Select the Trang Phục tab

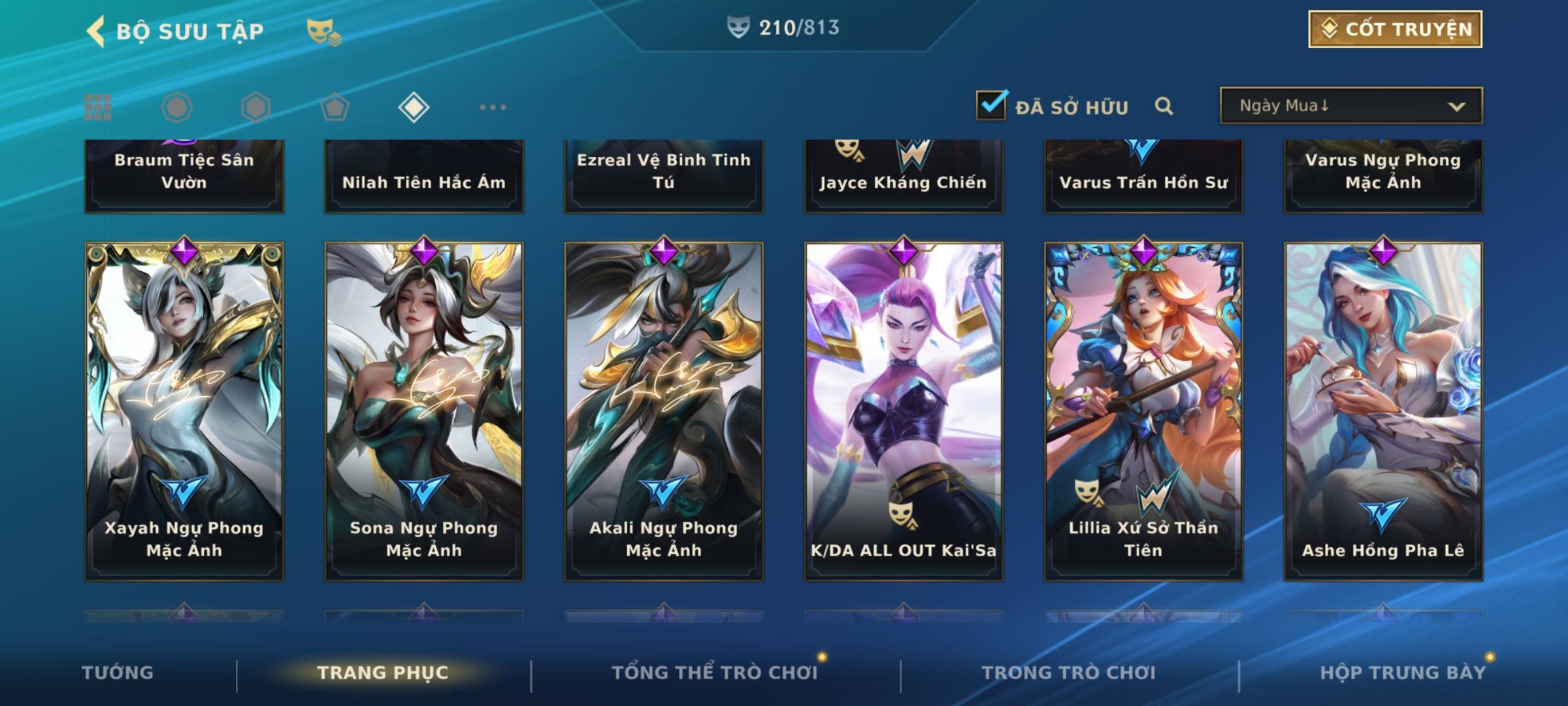(383, 673)
